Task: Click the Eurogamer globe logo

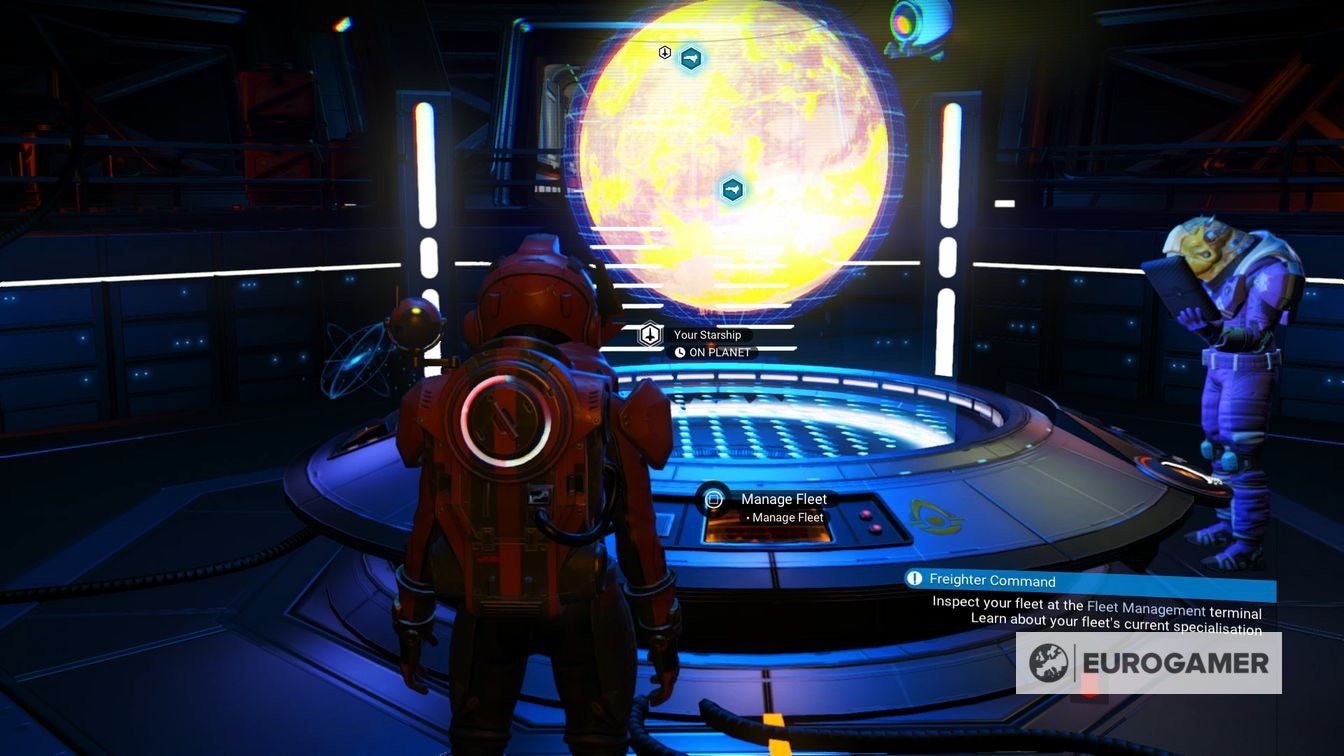Action: [1050, 662]
